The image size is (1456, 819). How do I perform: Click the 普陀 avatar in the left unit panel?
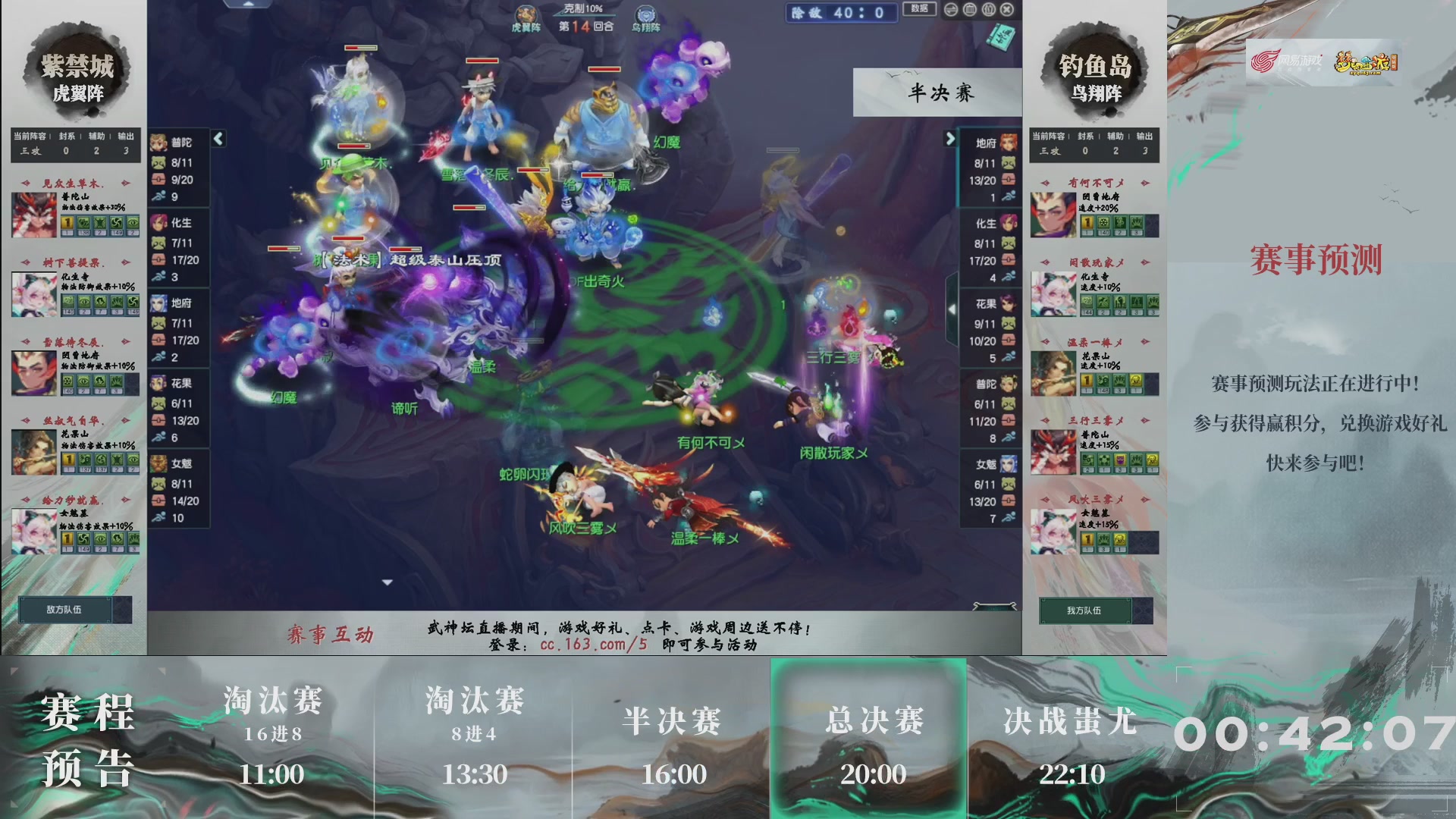point(160,143)
